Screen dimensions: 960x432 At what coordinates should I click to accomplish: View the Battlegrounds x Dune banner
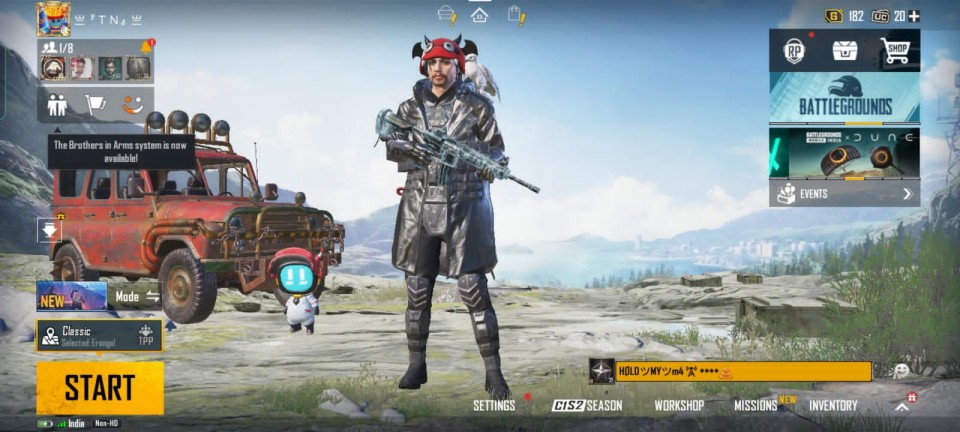pos(844,153)
